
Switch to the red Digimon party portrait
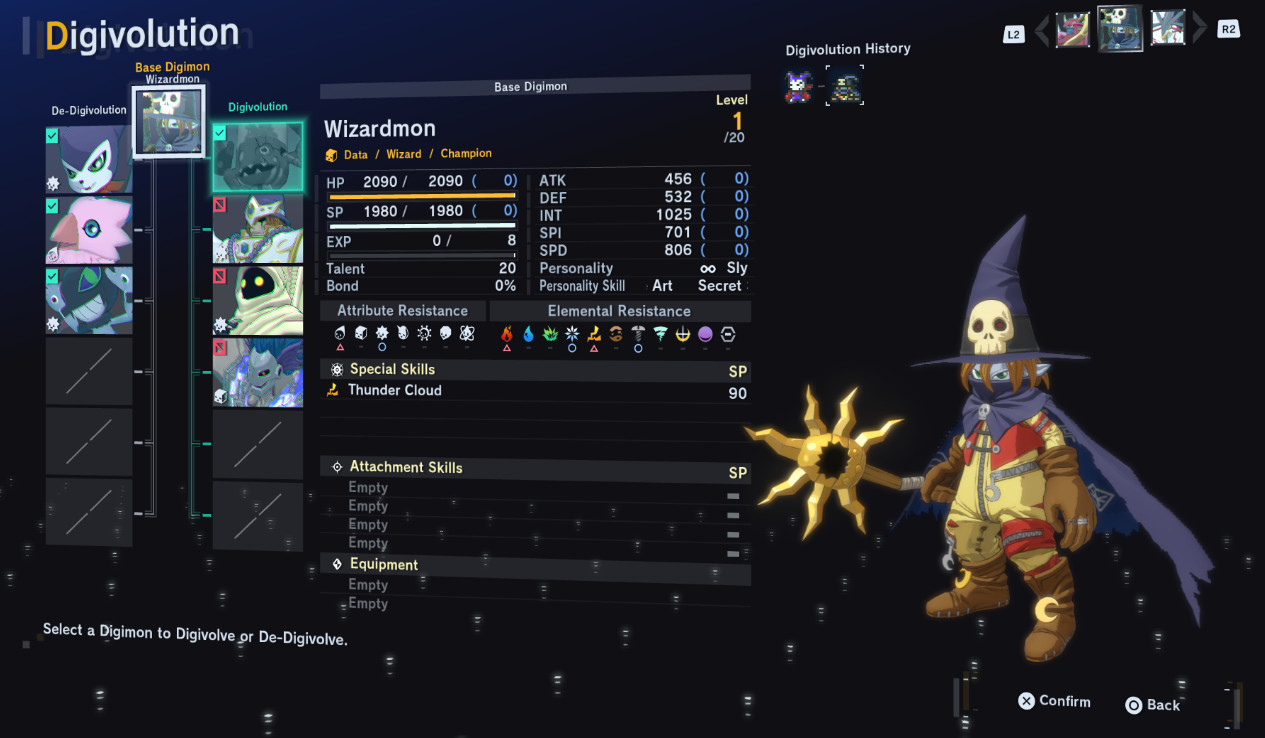click(1073, 29)
